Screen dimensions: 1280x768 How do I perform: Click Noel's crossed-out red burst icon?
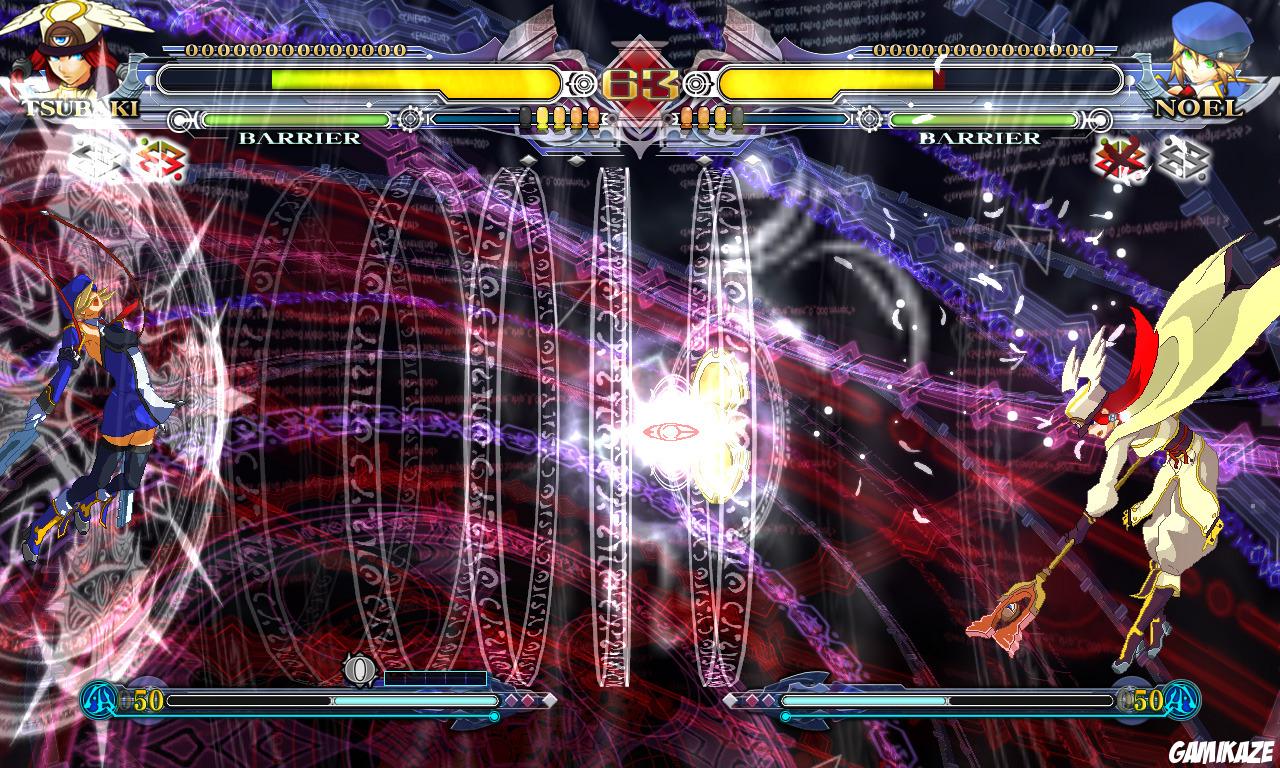point(1118,158)
